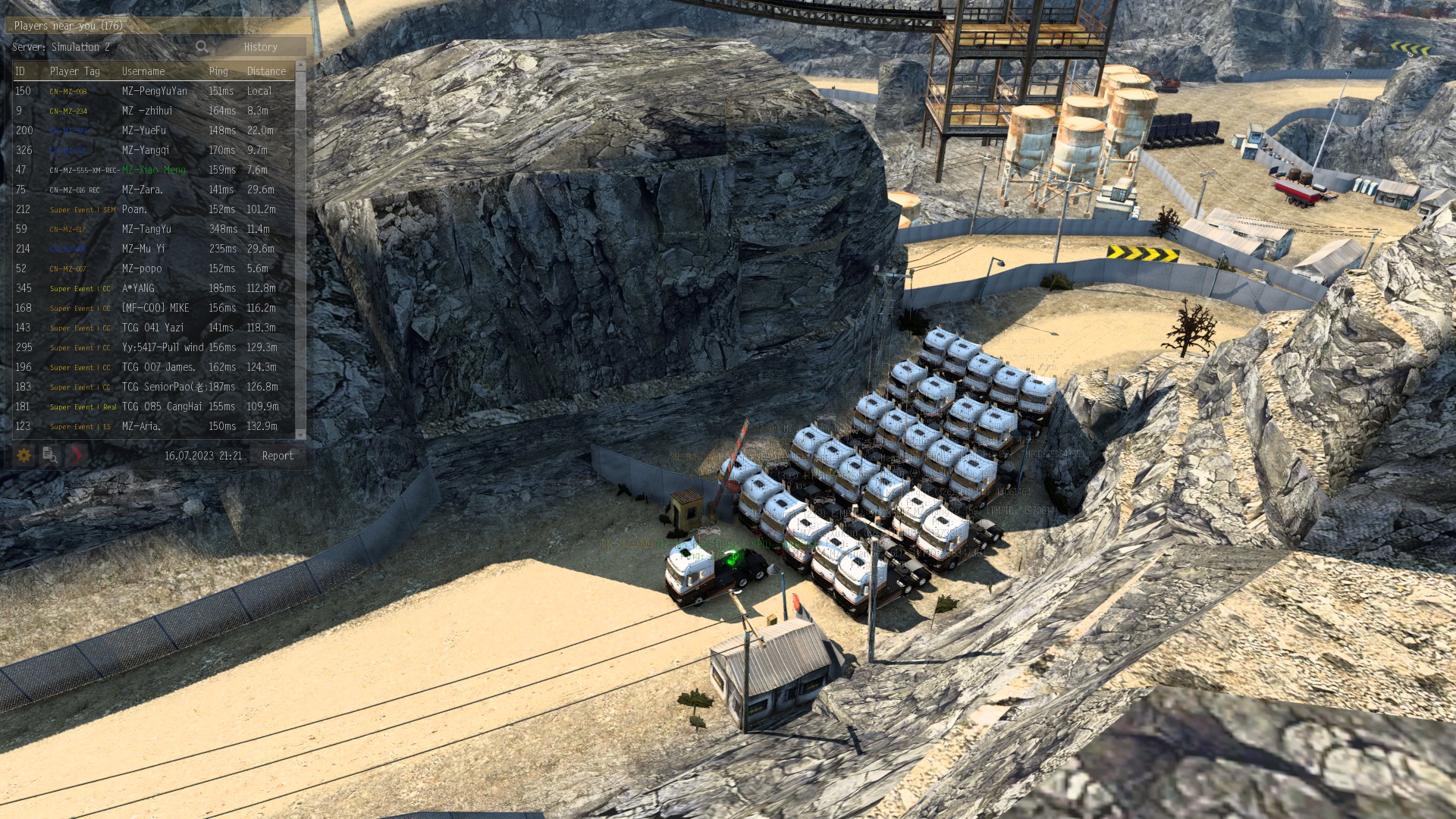Click the document search icon
Screen dimensions: 1456x819
50,455
